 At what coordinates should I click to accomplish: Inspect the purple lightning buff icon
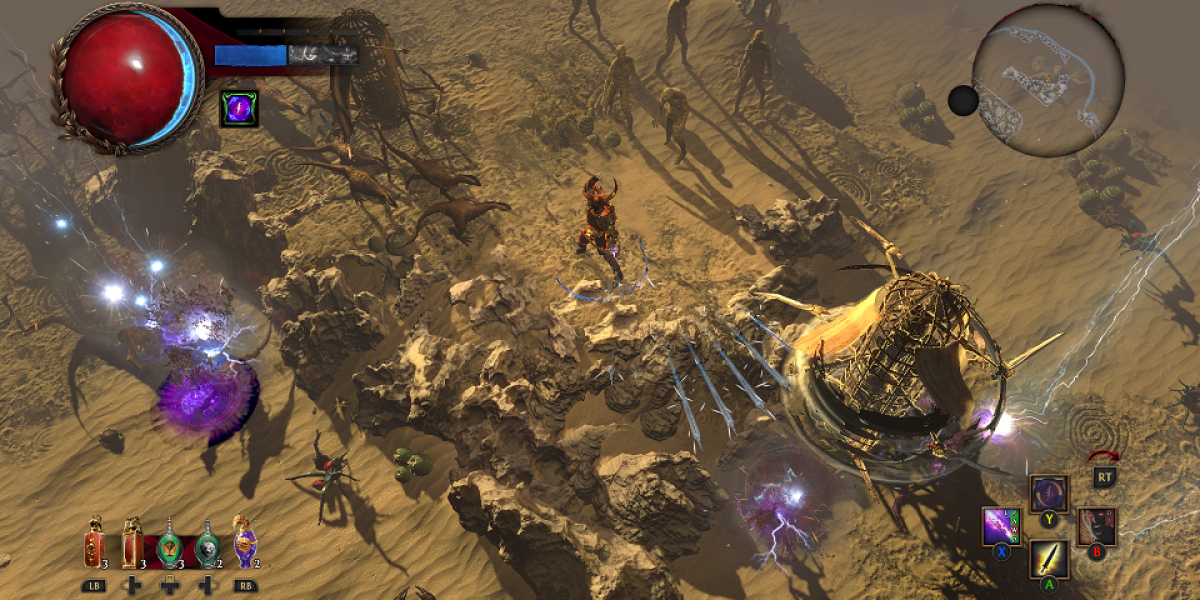point(239,108)
